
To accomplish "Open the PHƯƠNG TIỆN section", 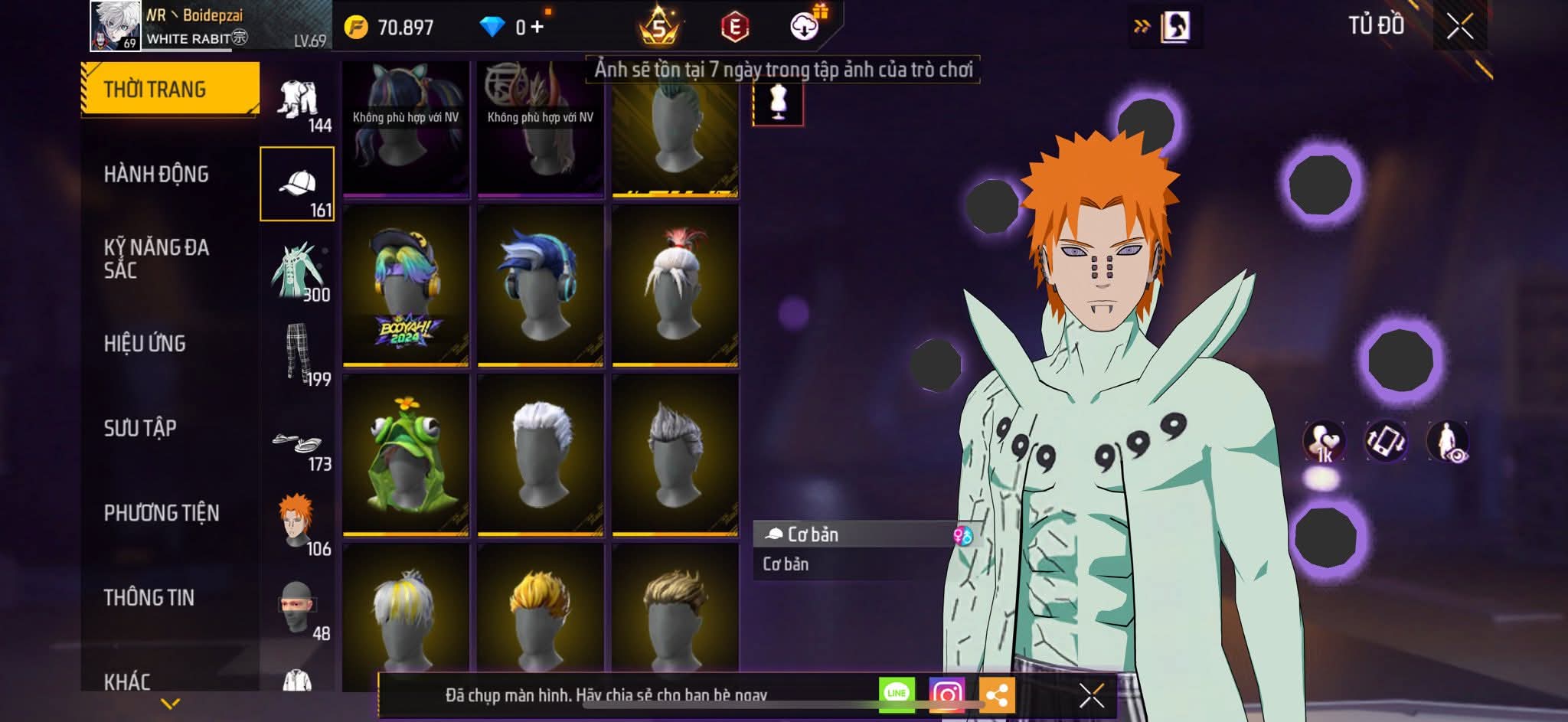I will point(162,512).
